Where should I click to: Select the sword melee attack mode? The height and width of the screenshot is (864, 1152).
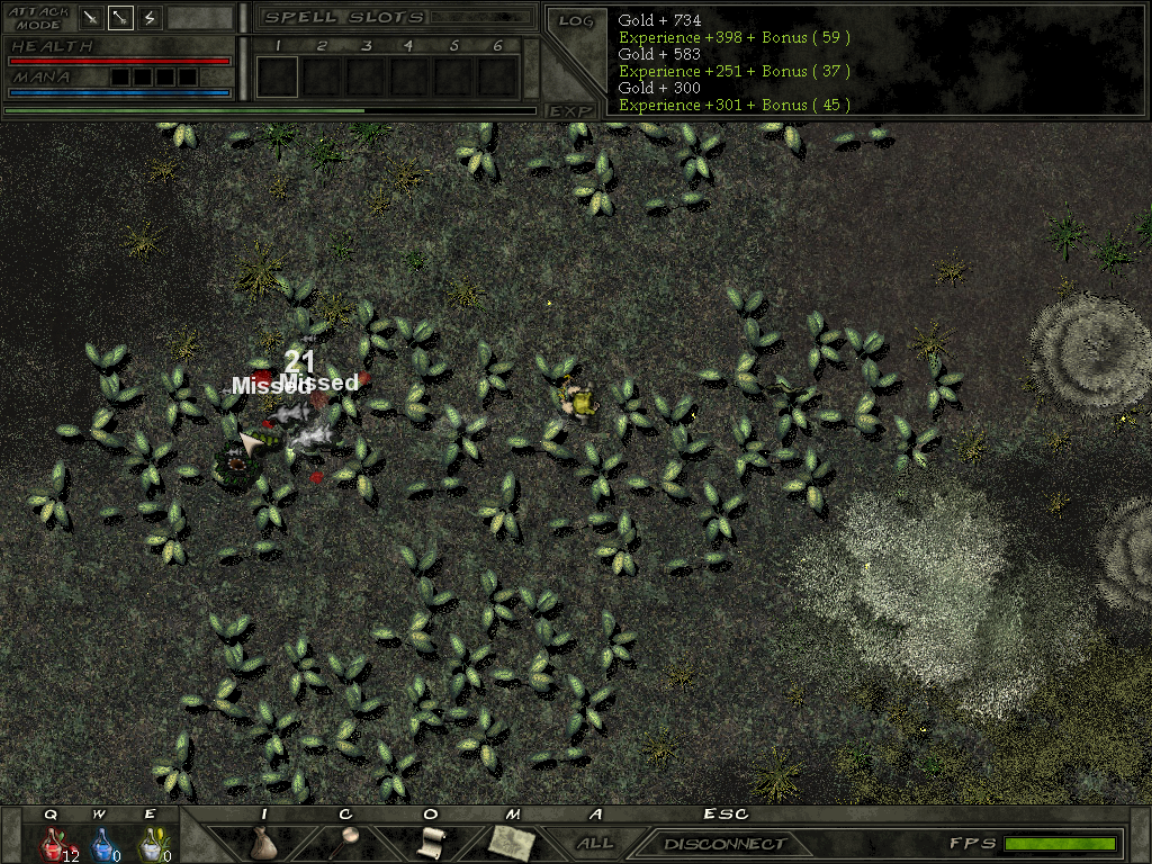tap(92, 17)
